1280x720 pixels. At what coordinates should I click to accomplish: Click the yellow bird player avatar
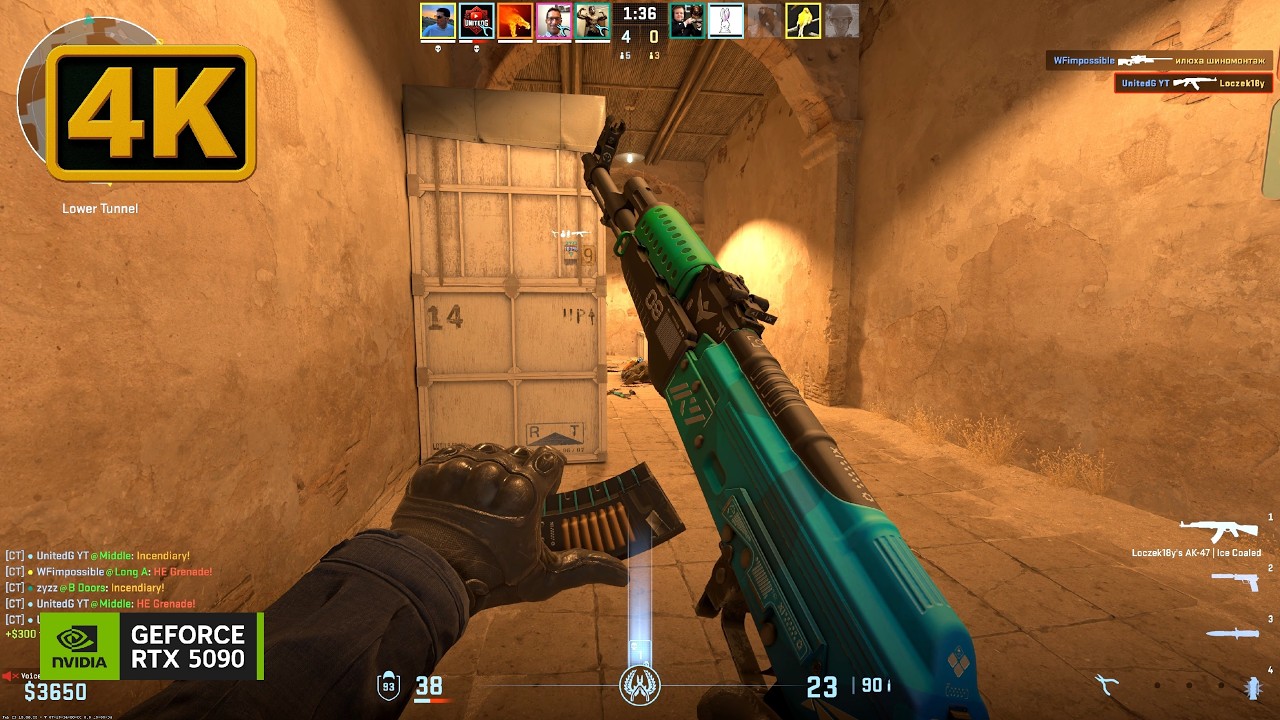click(x=803, y=21)
